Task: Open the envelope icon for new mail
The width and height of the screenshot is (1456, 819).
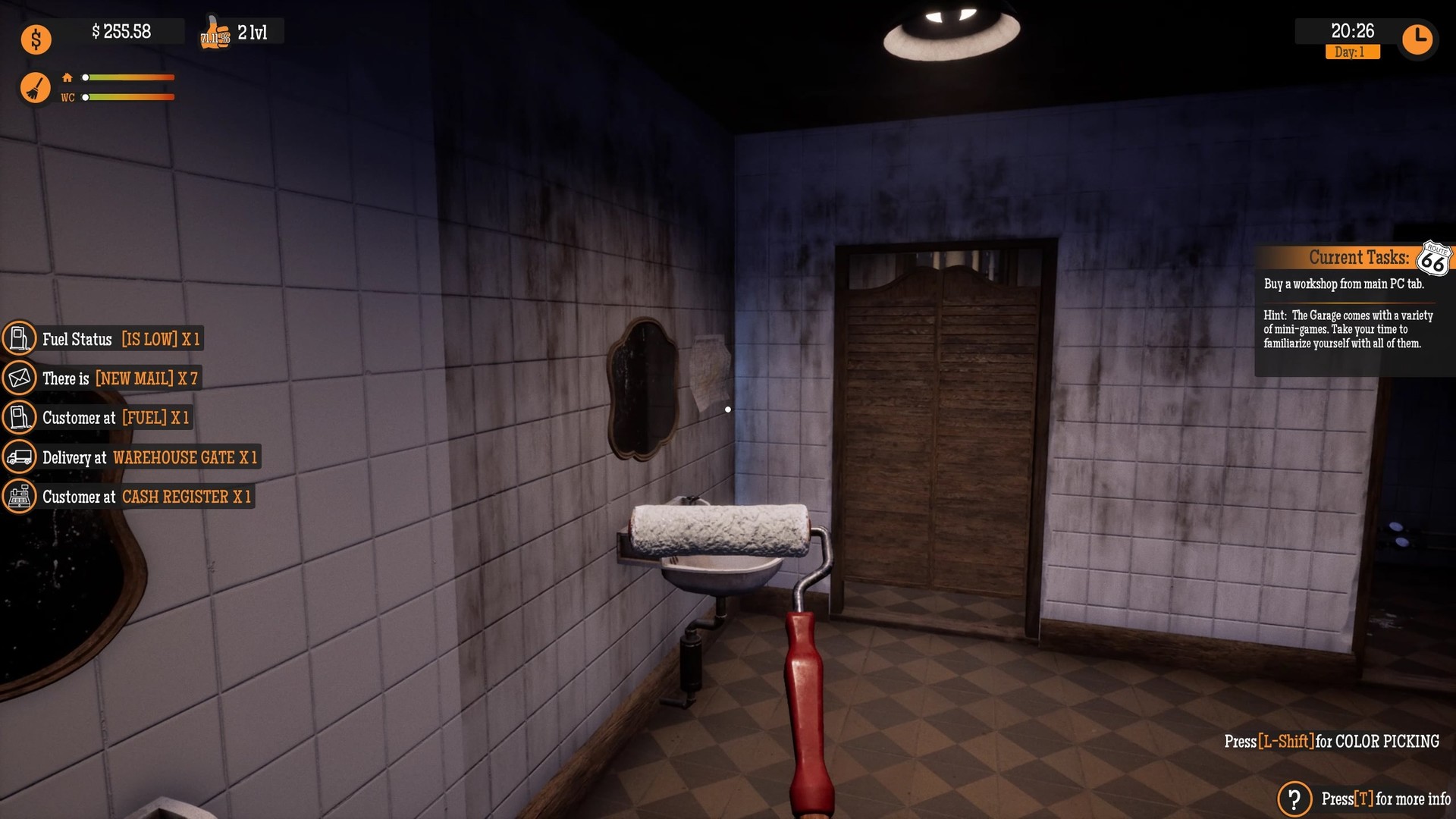Action: click(20, 378)
